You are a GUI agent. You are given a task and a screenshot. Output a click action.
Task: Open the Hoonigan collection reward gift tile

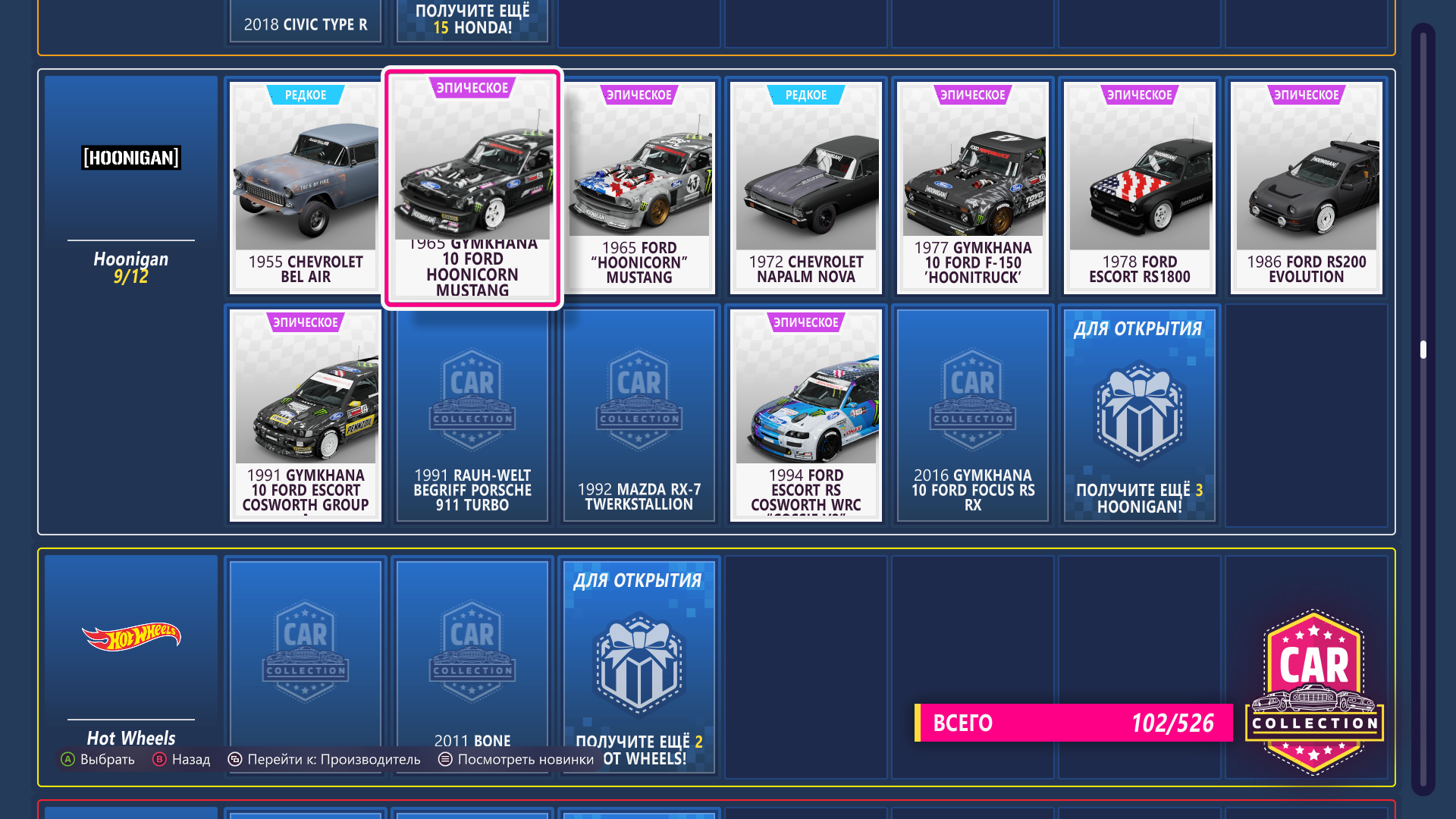click(1140, 415)
